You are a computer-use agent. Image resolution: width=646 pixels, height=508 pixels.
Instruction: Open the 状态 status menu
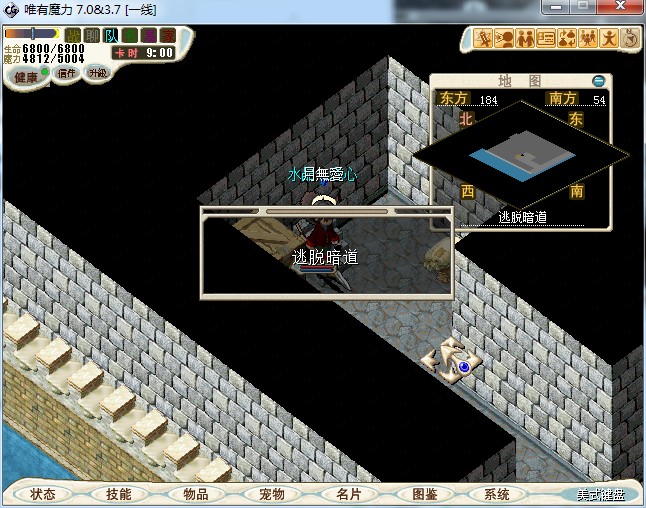43,494
